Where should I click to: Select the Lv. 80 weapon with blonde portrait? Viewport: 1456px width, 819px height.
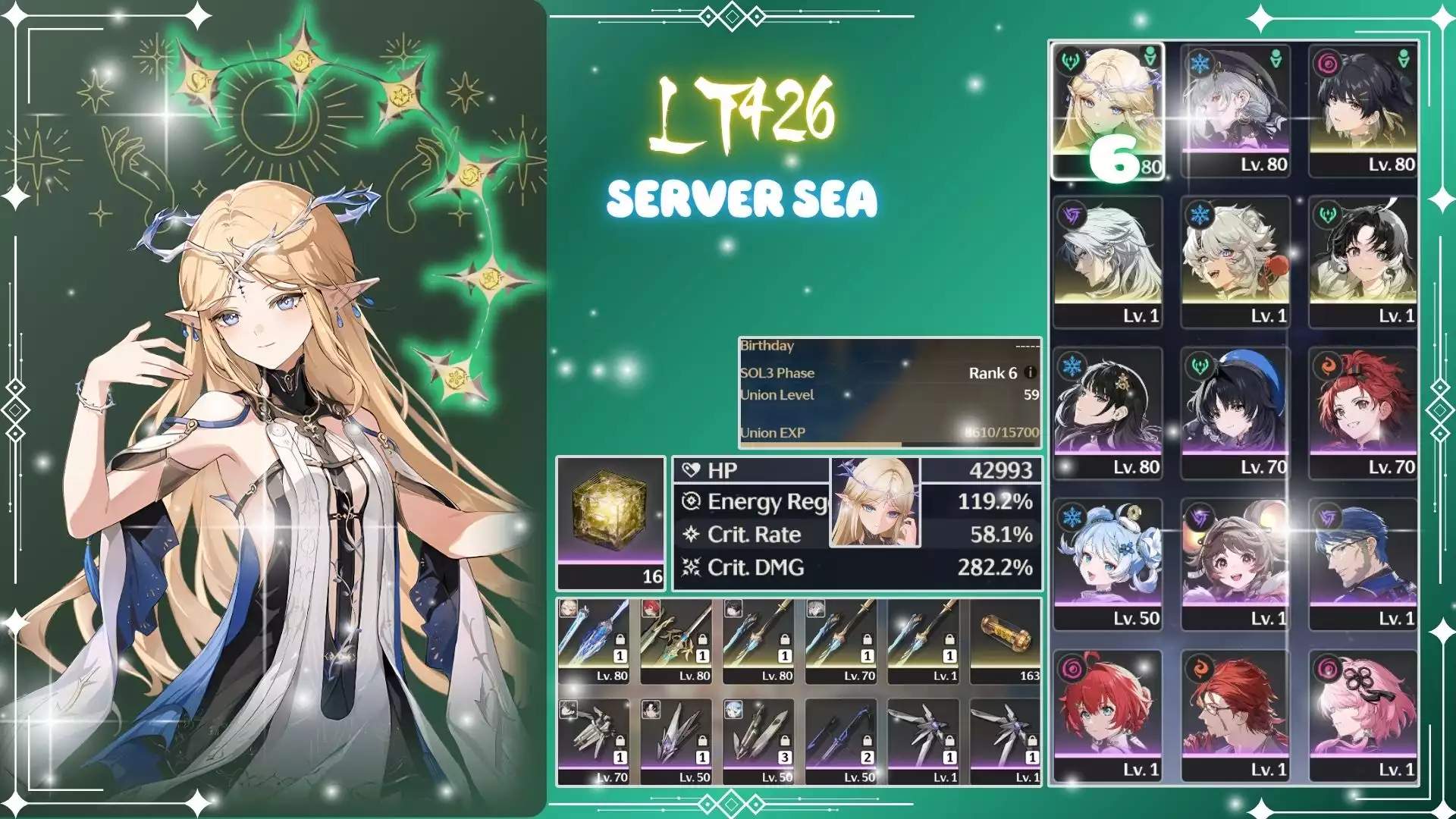click(x=594, y=641)
